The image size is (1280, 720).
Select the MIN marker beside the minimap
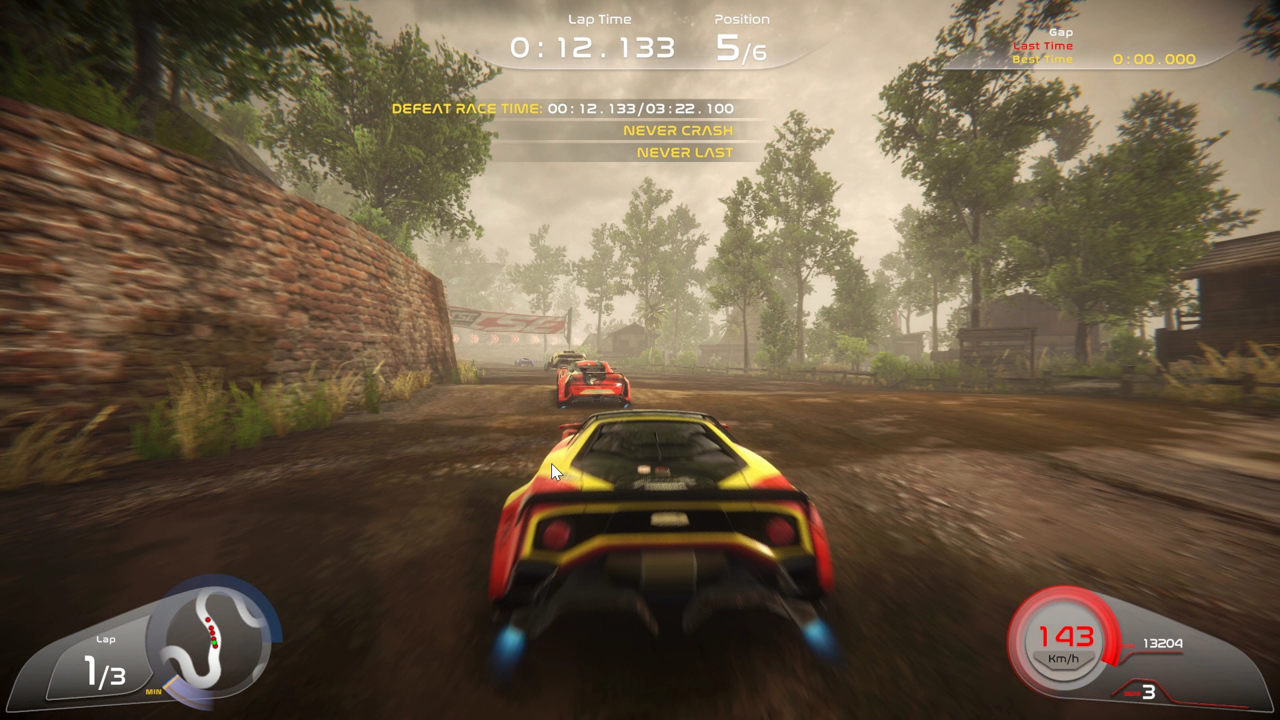coord(153,691)
